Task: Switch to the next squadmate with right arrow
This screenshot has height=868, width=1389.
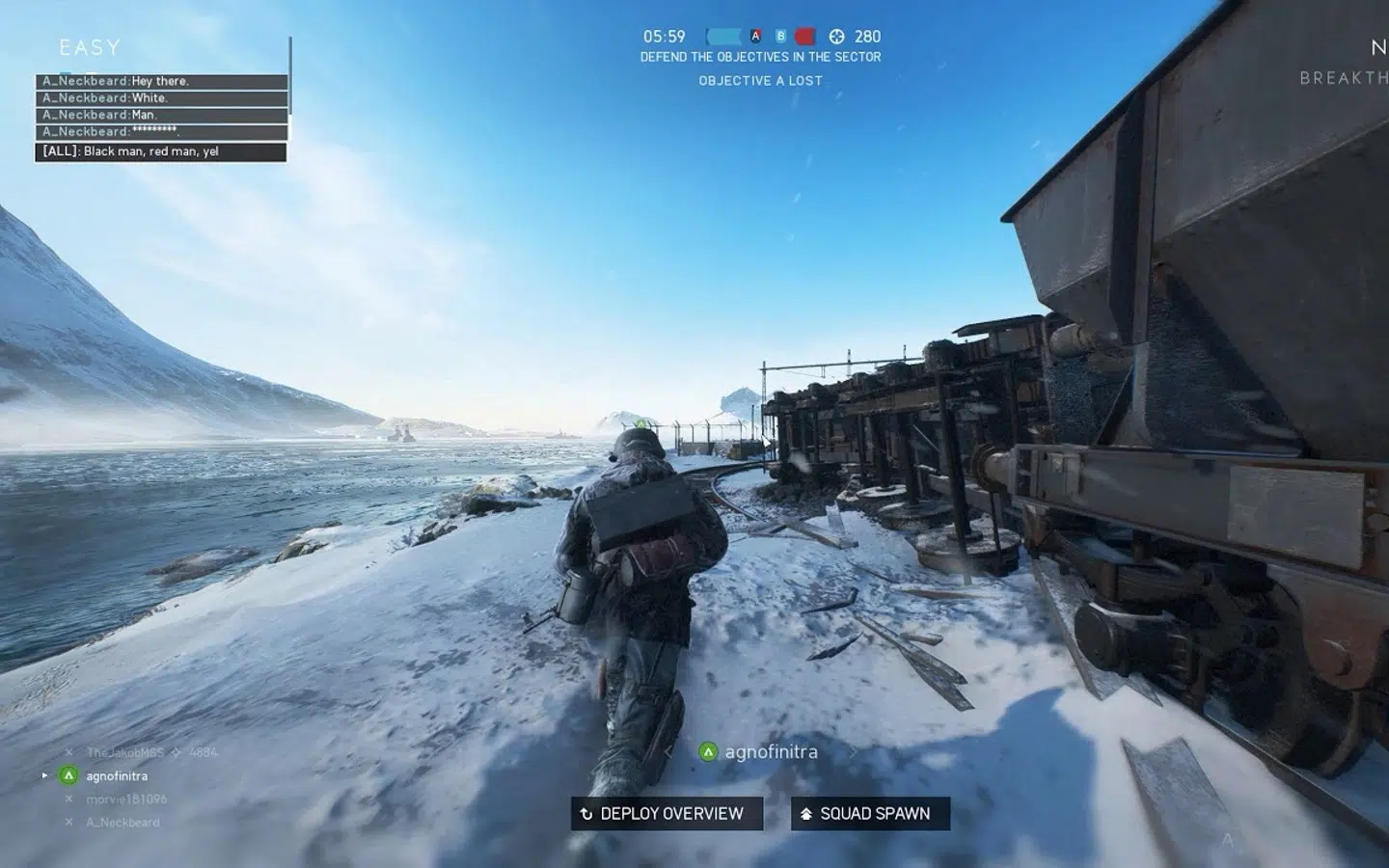Action: (853, 751)
